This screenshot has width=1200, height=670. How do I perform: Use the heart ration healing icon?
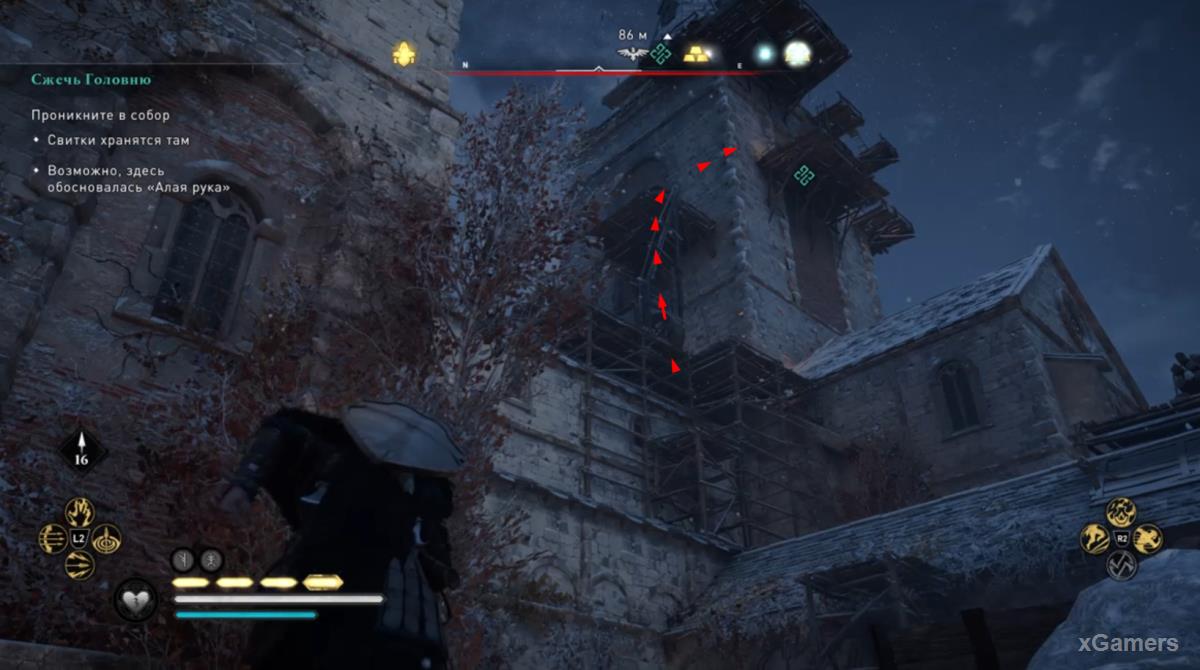point(134,599)
